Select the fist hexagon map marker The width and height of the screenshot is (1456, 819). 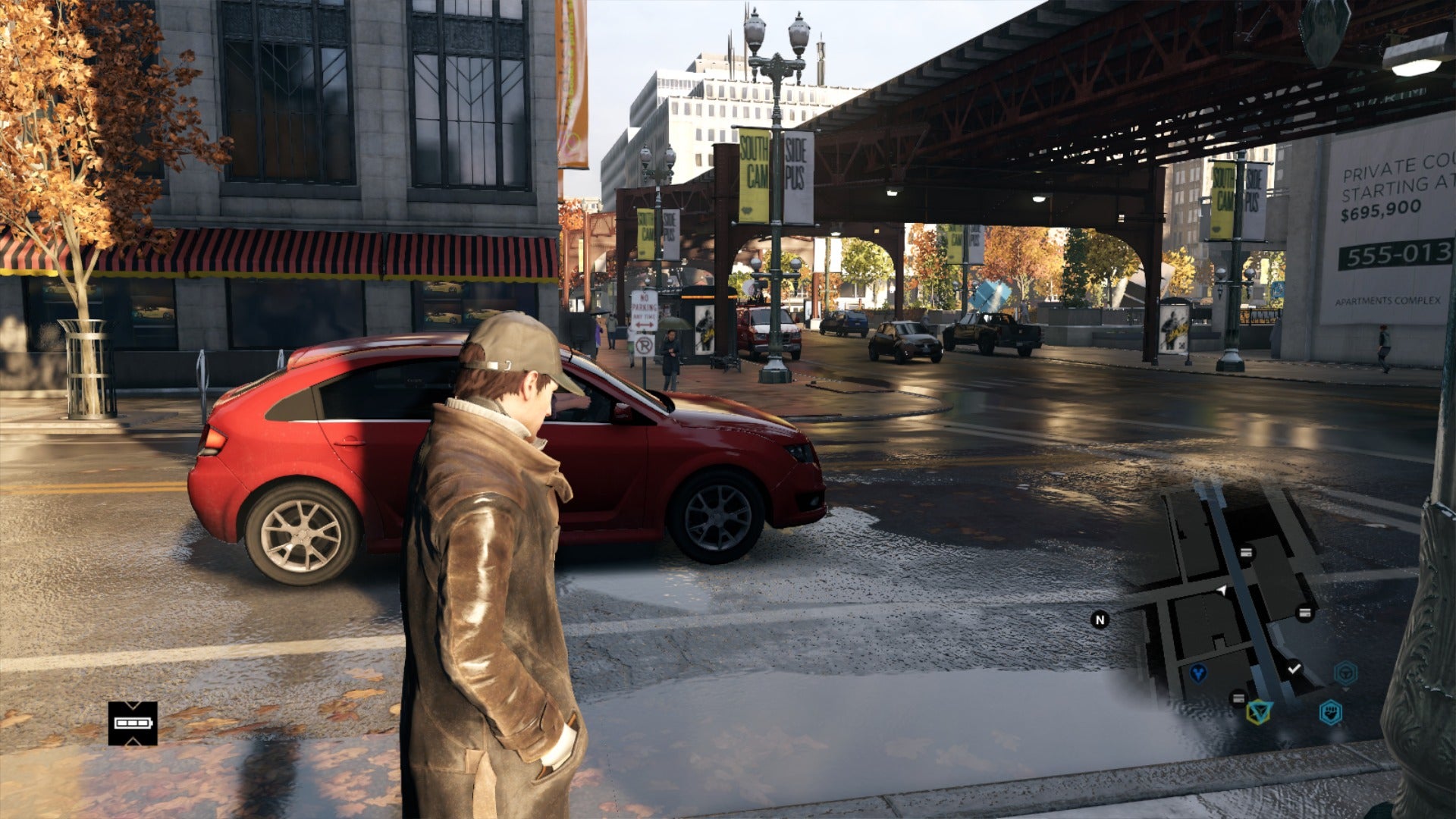coord(1330,712)
